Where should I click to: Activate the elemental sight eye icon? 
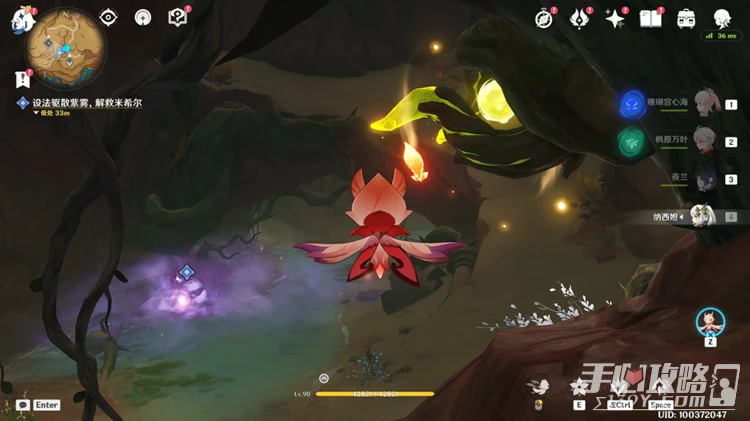[x=108, y=17]
